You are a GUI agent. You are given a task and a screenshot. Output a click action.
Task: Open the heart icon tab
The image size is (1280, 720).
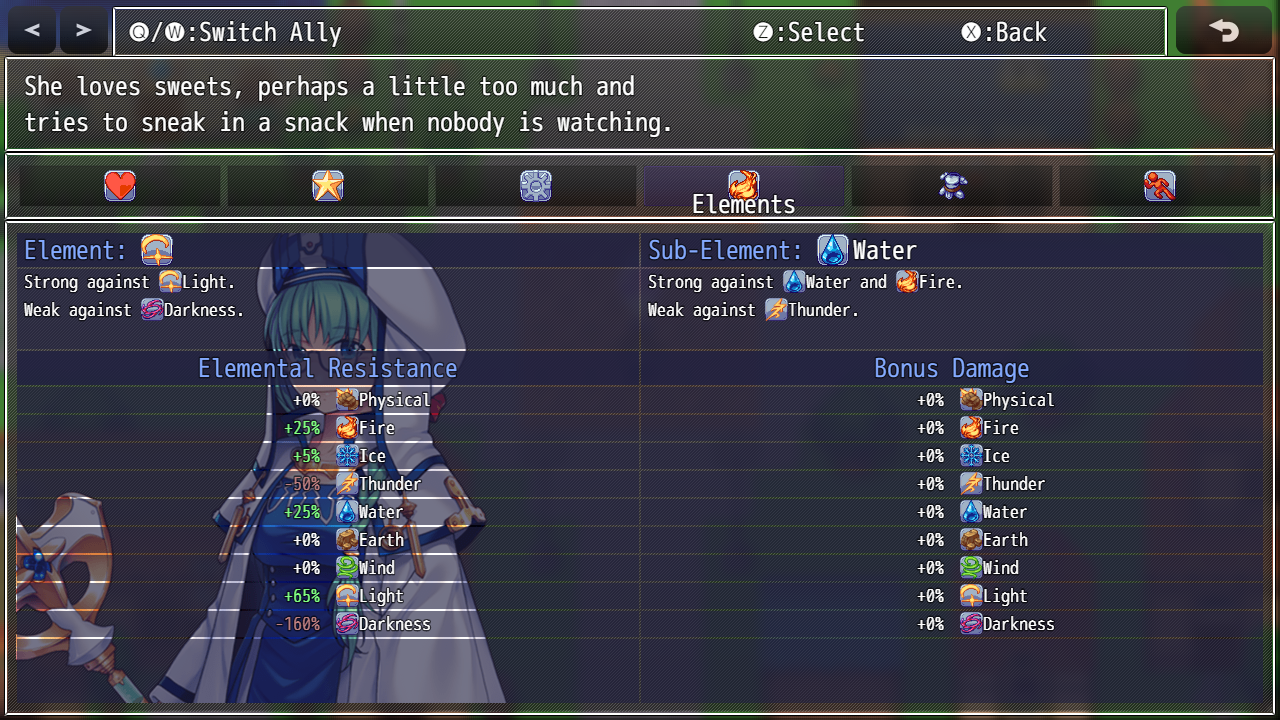coord(120,186)
